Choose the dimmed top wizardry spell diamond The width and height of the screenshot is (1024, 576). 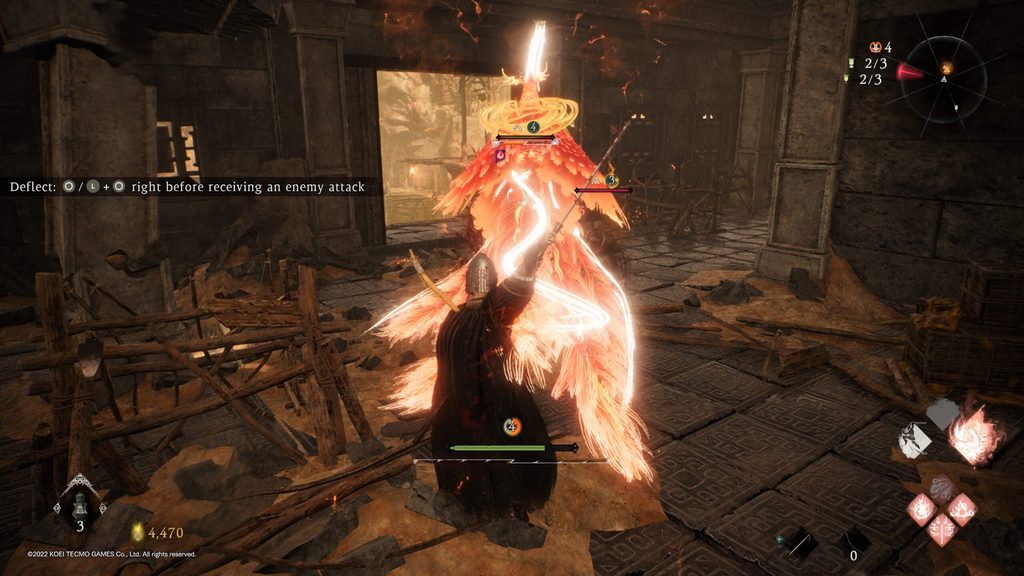point(941,487)
